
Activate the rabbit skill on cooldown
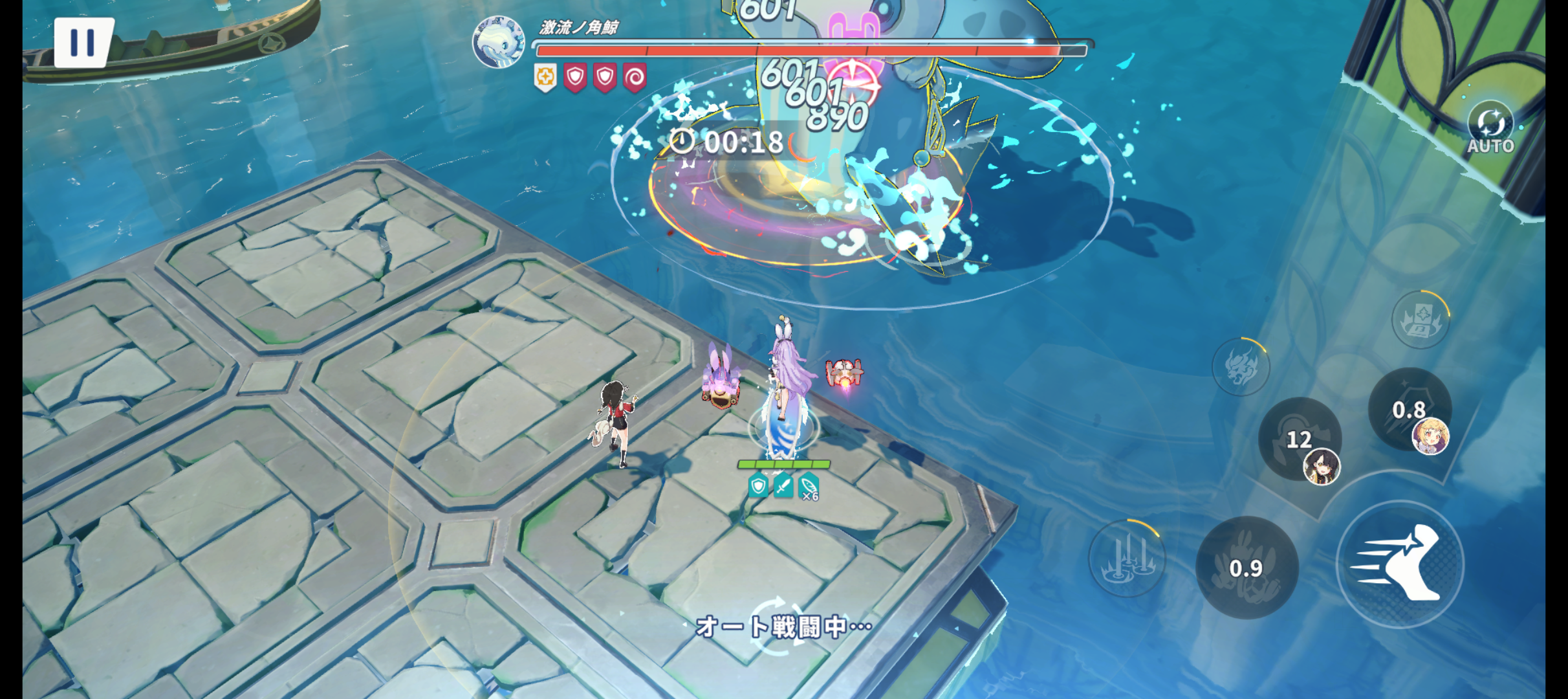pyautogui.click(x=1246, y=568)
